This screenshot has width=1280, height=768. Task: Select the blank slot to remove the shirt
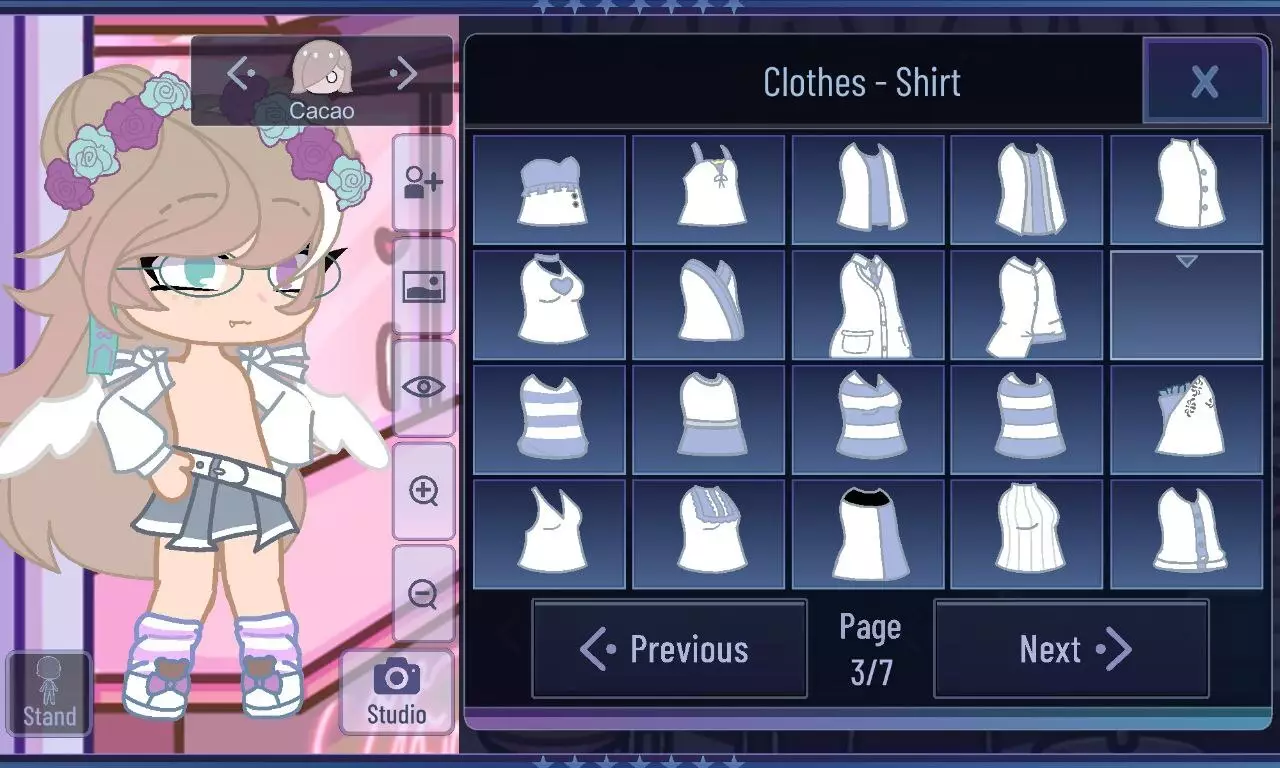(1186, 303)
